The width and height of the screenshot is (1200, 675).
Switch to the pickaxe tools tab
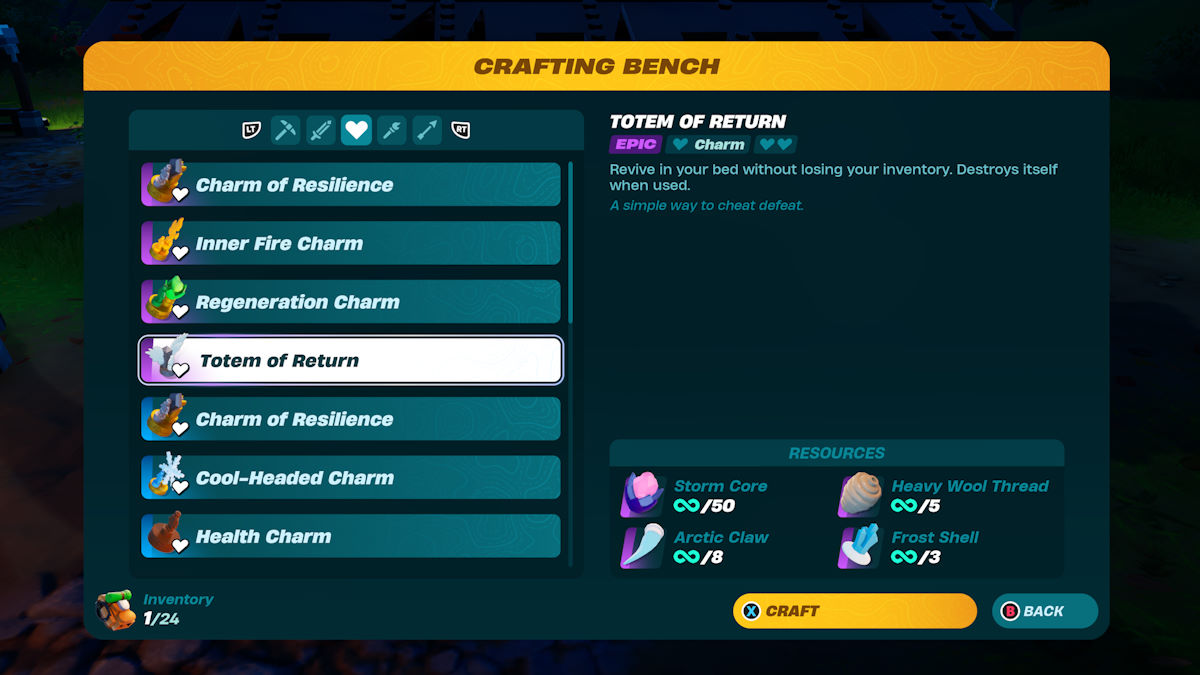[x=286, y=130]
